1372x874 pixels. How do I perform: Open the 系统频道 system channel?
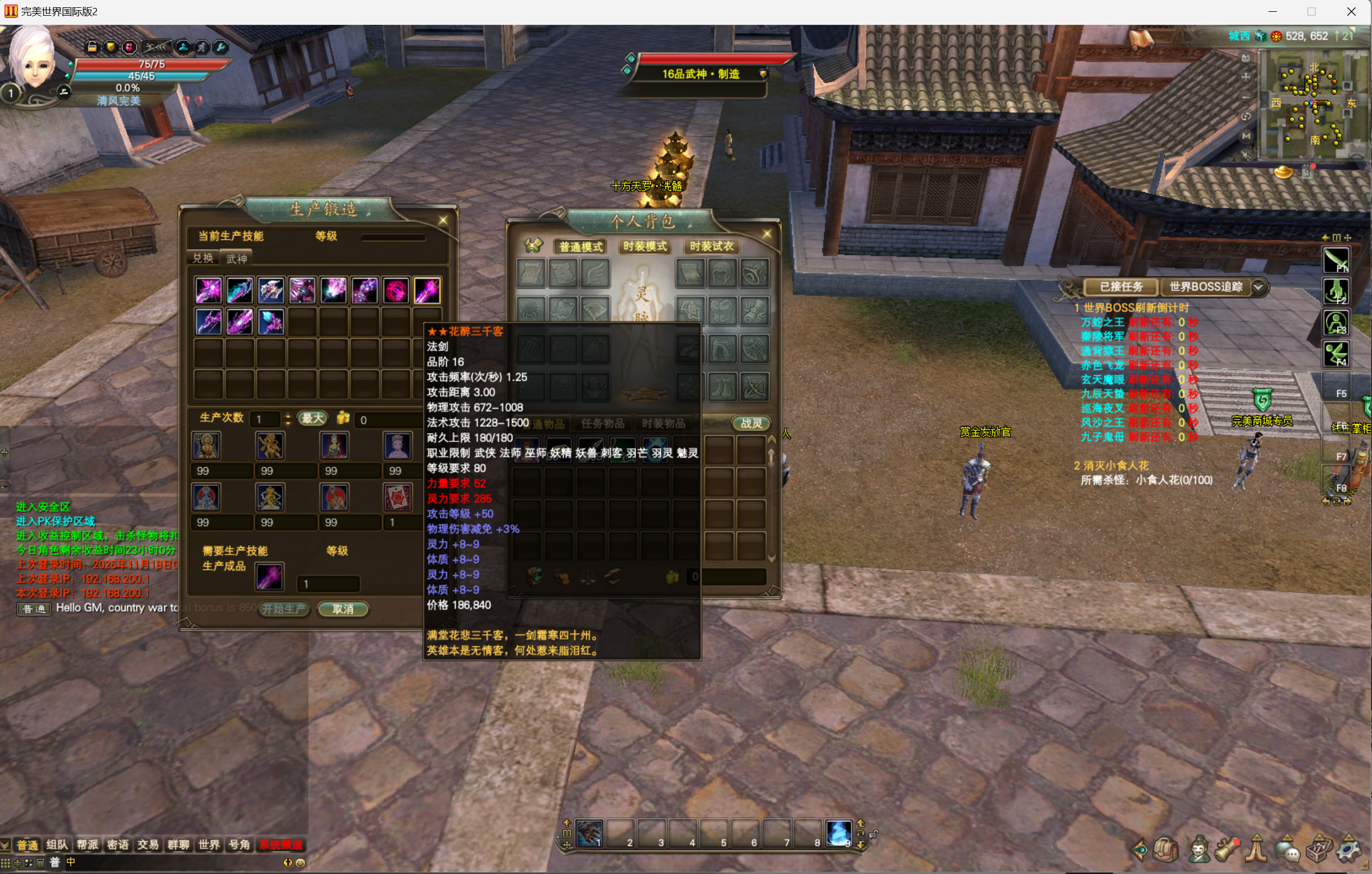281,844
